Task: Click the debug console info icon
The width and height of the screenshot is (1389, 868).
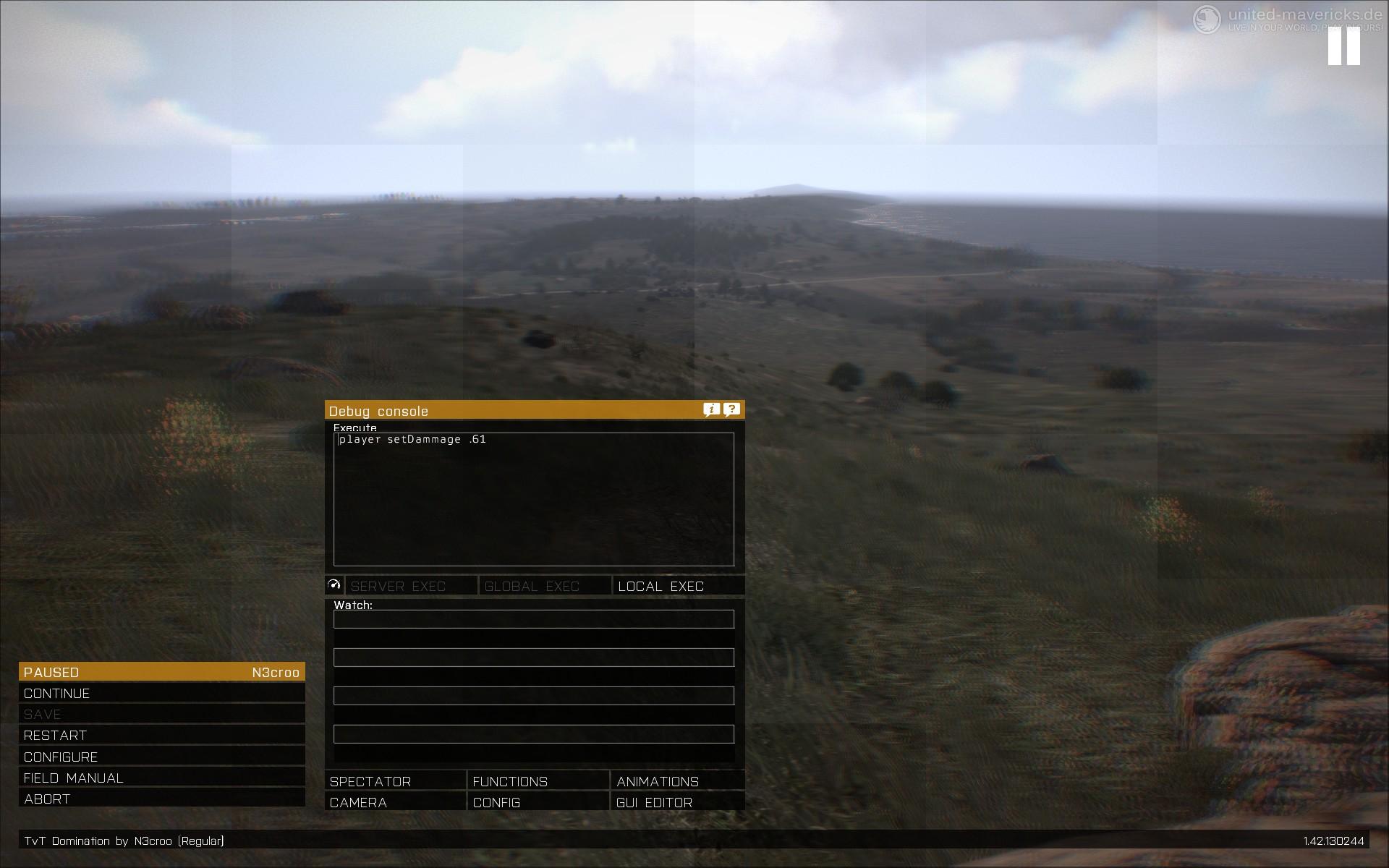Action: (x=712, y=410)
